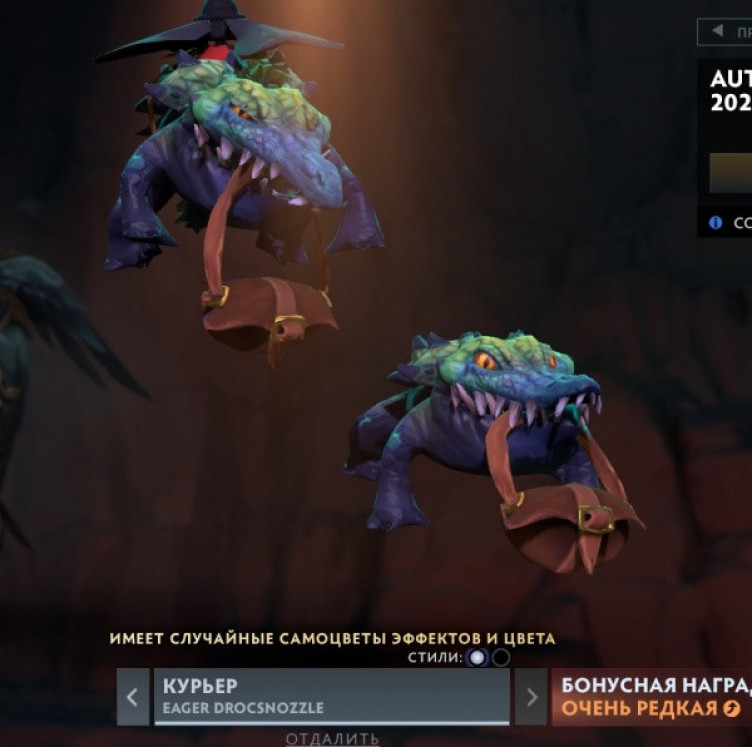Select the bonus reward very rare panel
This screenshot has width=752, height=747.
651,696
